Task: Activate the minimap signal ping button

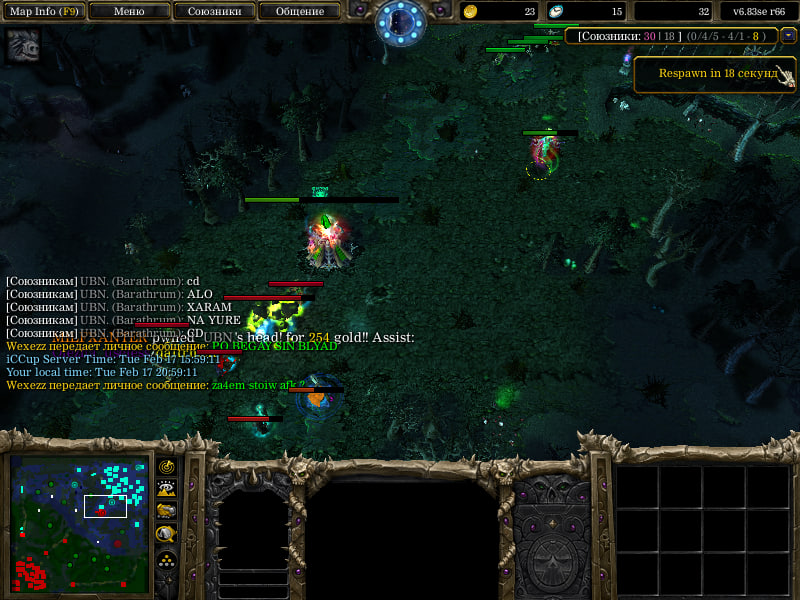Action: pos(167,467)
